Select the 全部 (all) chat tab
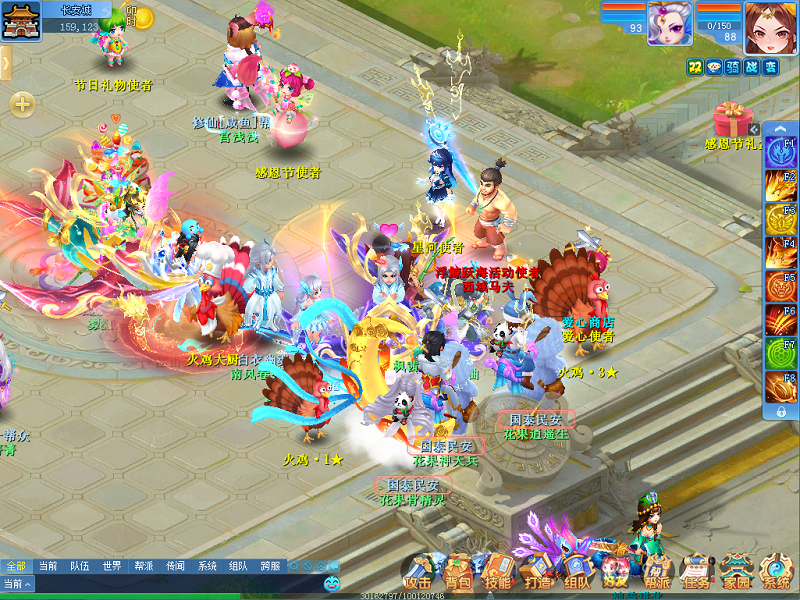 tap(16, 566)
